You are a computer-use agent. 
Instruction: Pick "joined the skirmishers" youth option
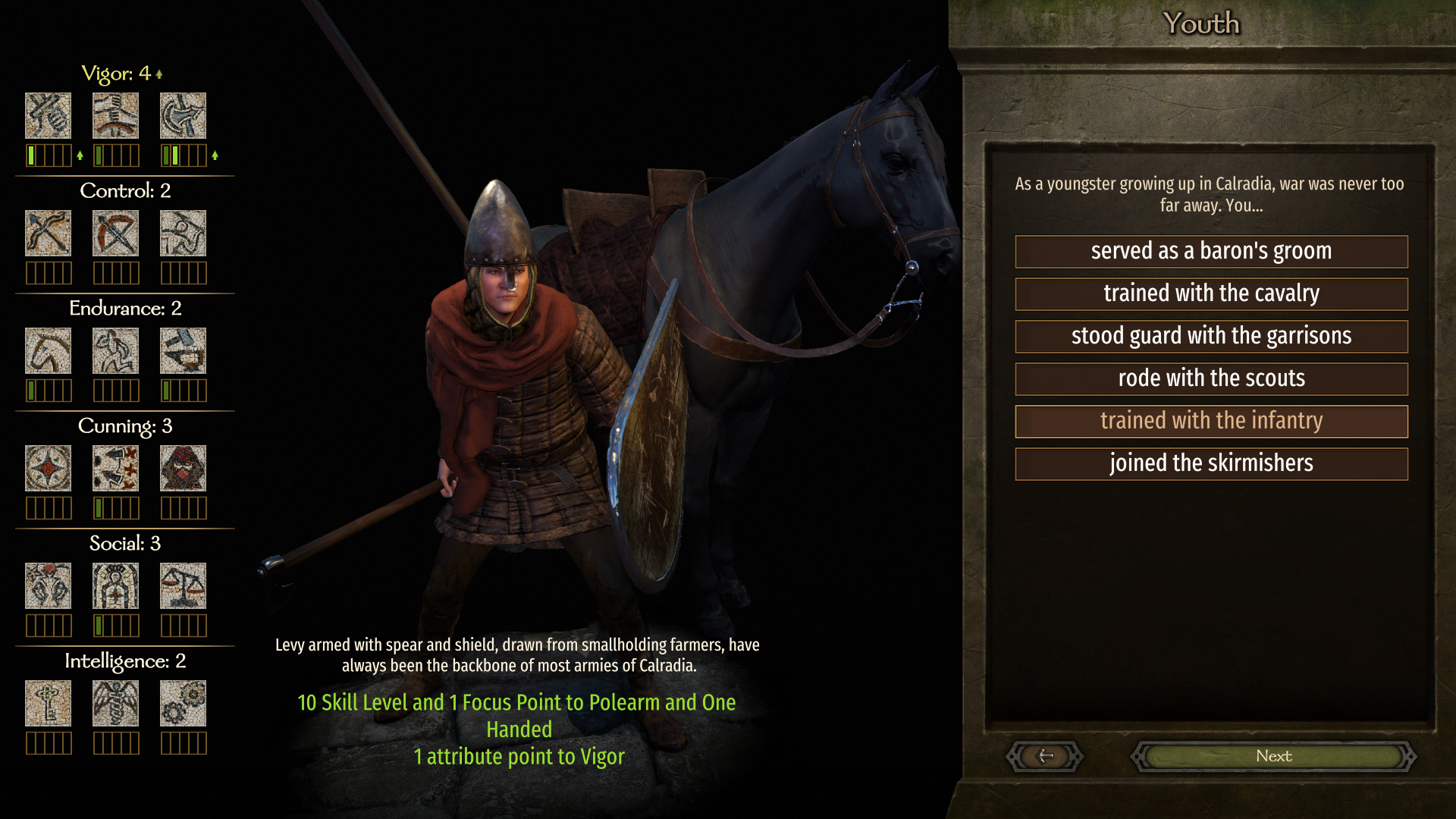point(1211,463)
